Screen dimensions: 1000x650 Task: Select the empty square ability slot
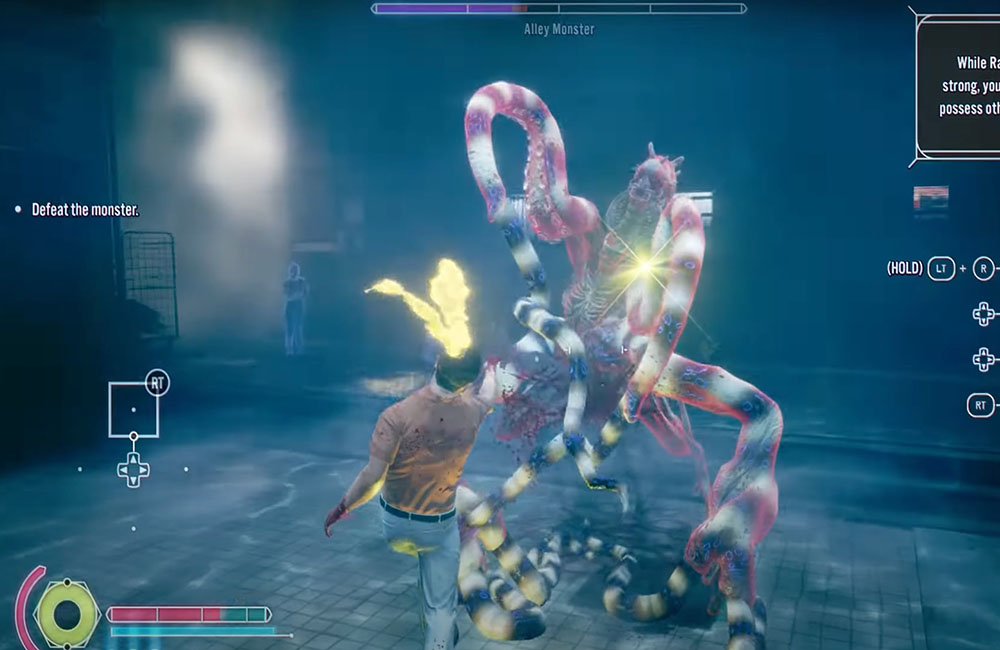[x=133, y=409]
